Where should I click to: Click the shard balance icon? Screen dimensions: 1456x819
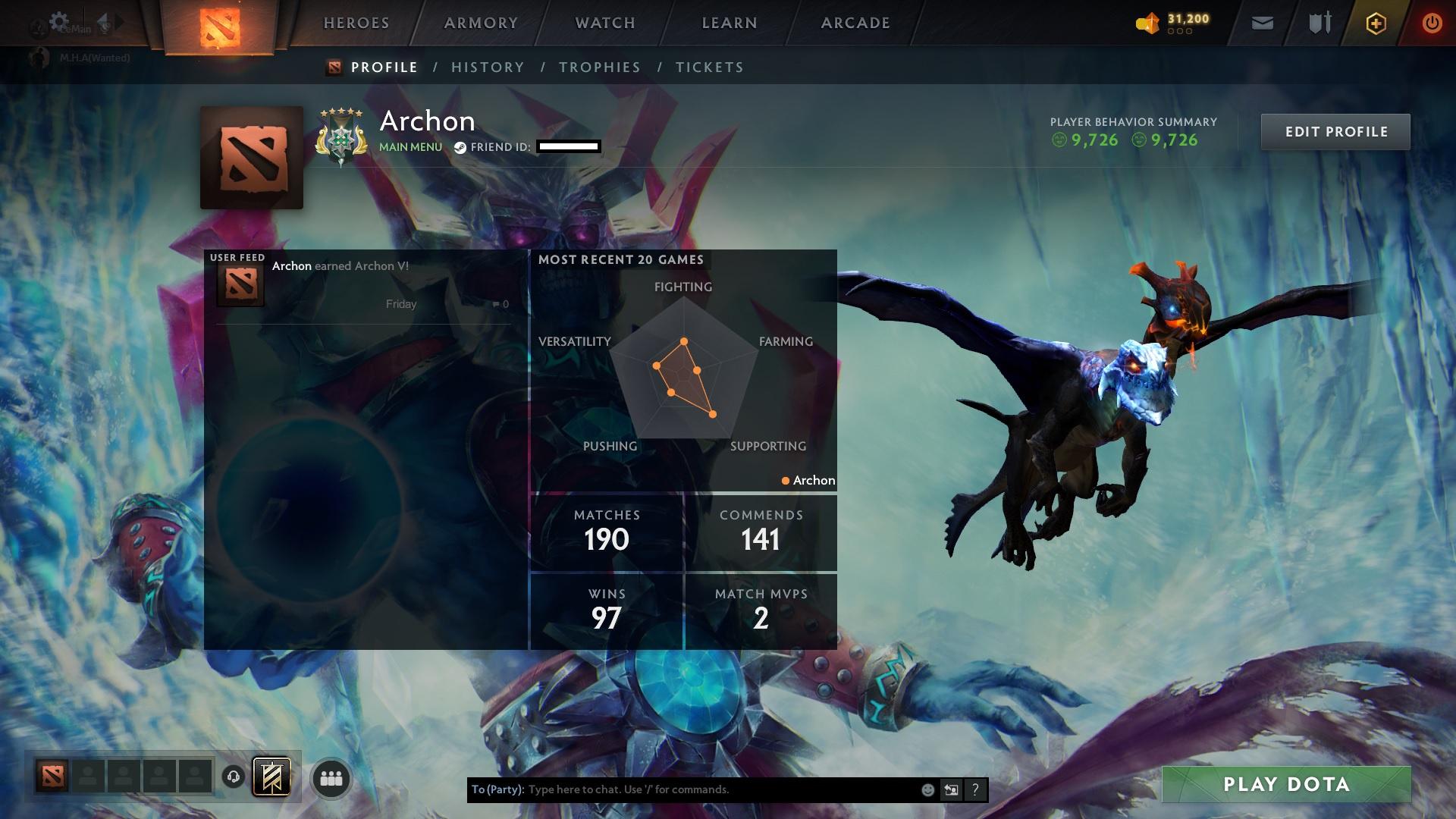[x=1148, y=23]
